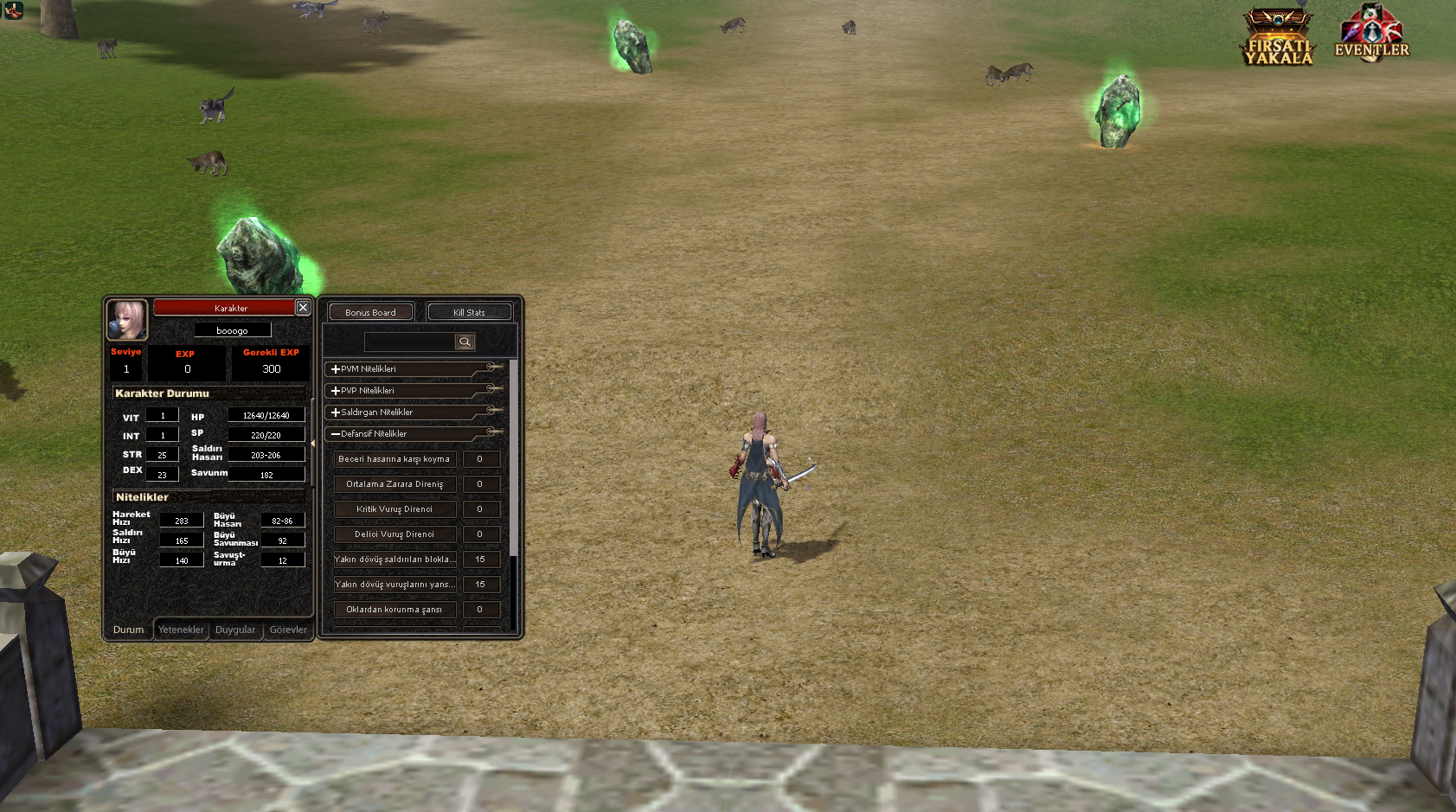The width and height of the screenshot is (1456, 812).
Task: Select the Ortalama Zarara Direniş row
Action: click(394, 484)
